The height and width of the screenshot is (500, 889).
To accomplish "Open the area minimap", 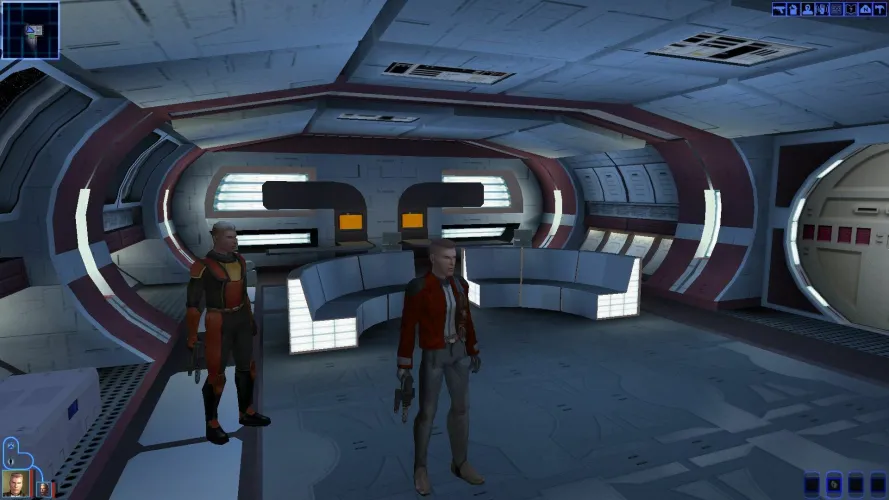I will tap(30, 29).
